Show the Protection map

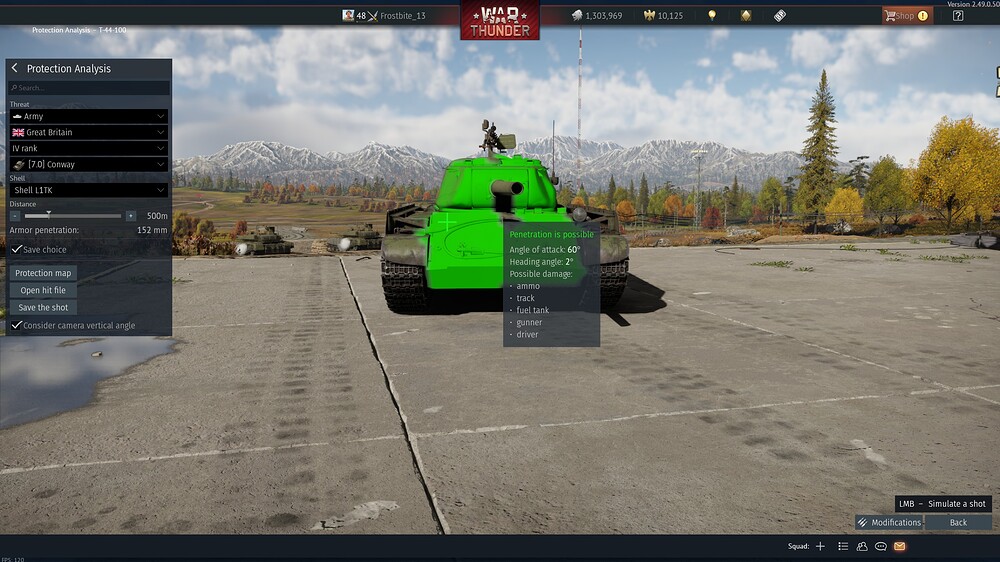pyautogui.click(x=43, y=273)
